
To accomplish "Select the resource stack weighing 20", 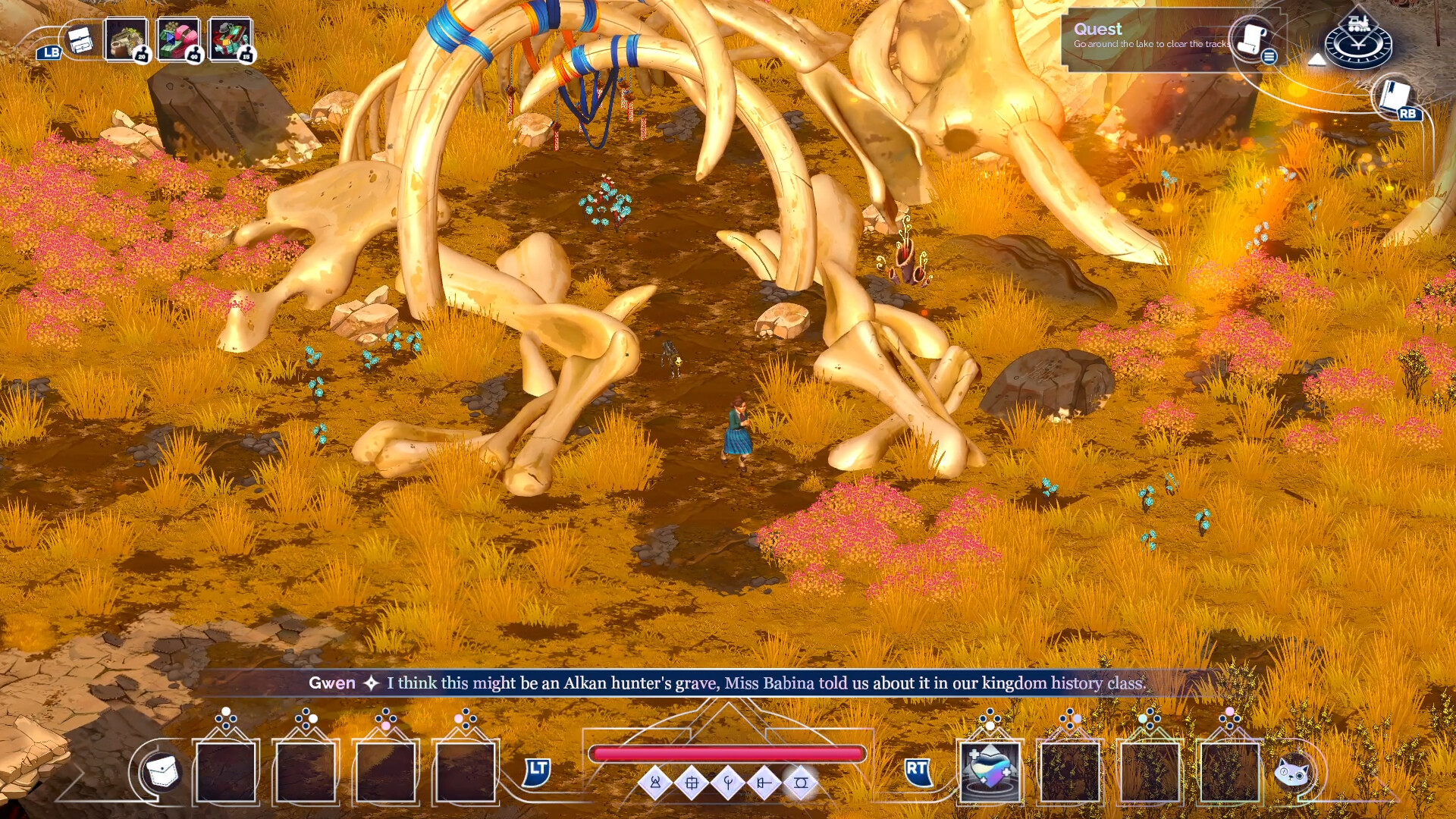I will point(126,39).
